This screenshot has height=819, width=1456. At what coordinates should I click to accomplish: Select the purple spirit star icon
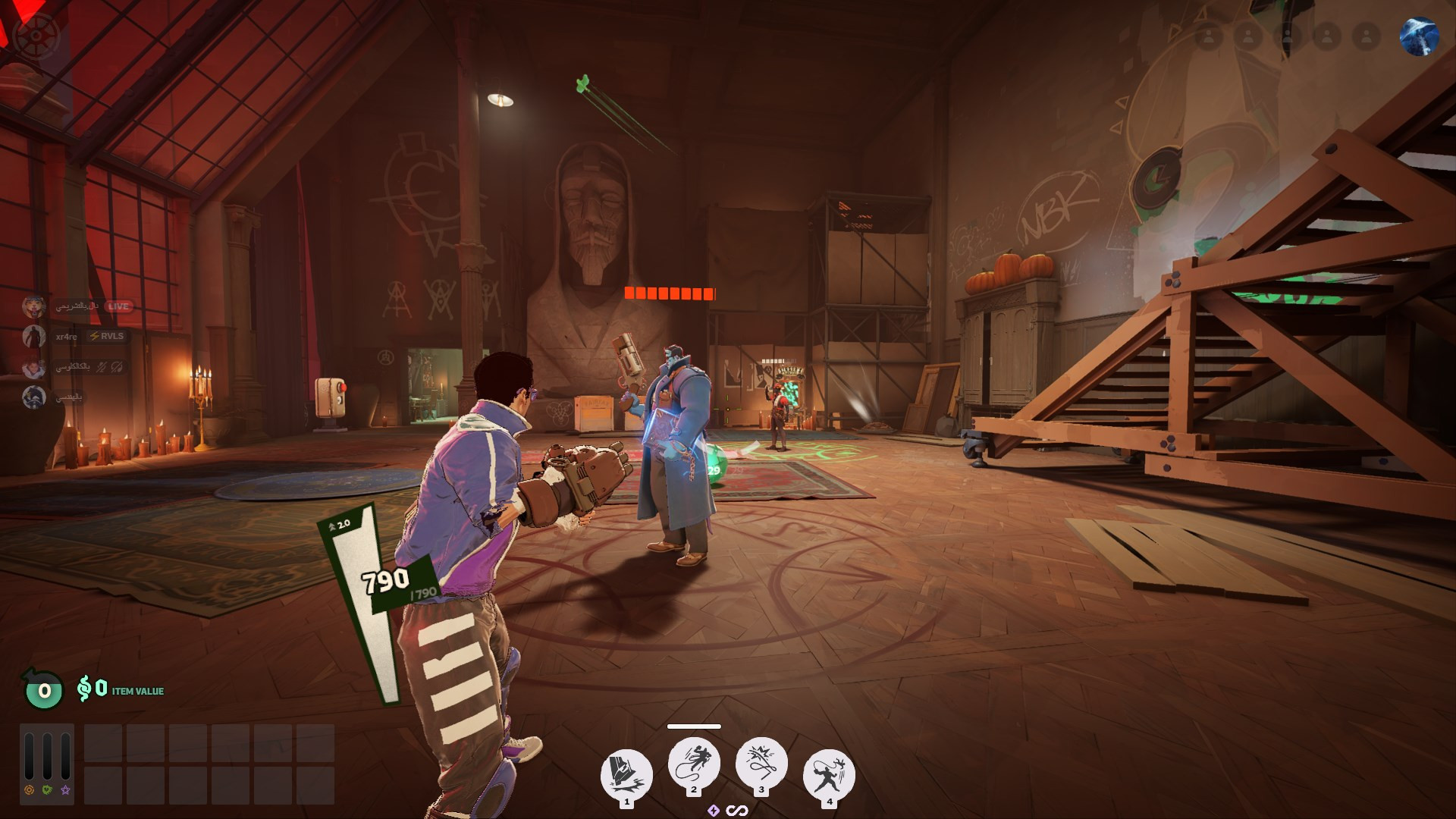[65, 790]
